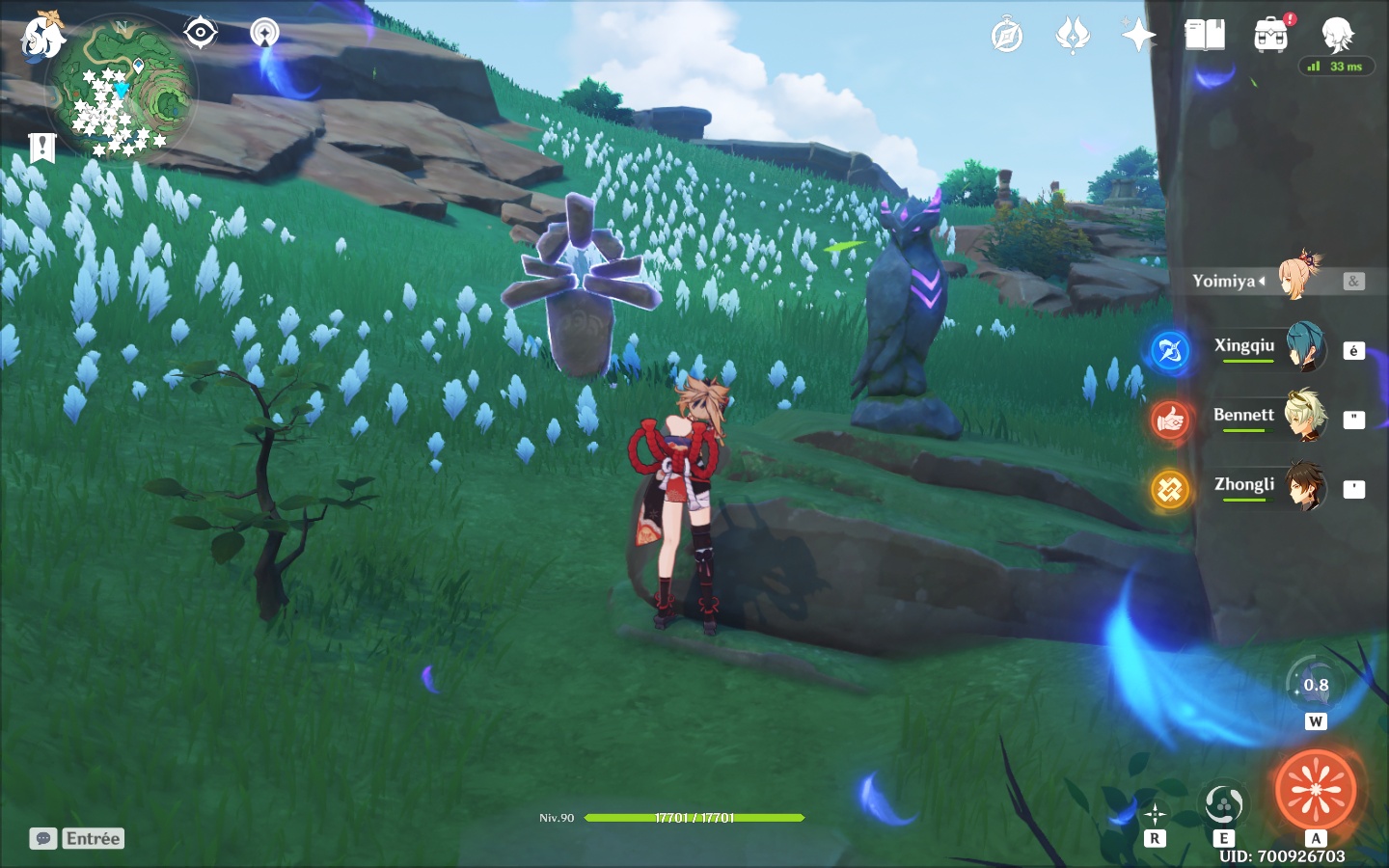Screen dimensions: 1389x868
Task: Open the backpack inventory
Action: 1271,36
